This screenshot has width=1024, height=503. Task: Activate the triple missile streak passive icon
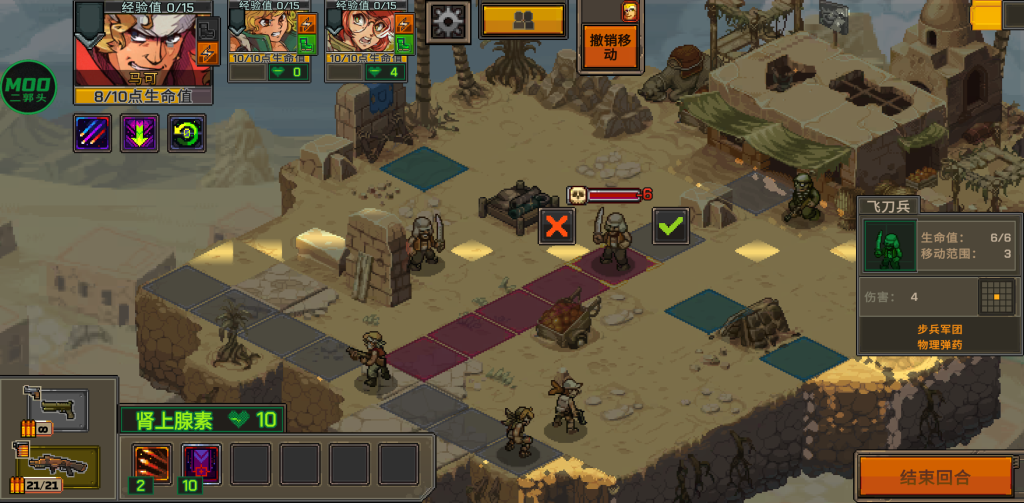[92, 133]
